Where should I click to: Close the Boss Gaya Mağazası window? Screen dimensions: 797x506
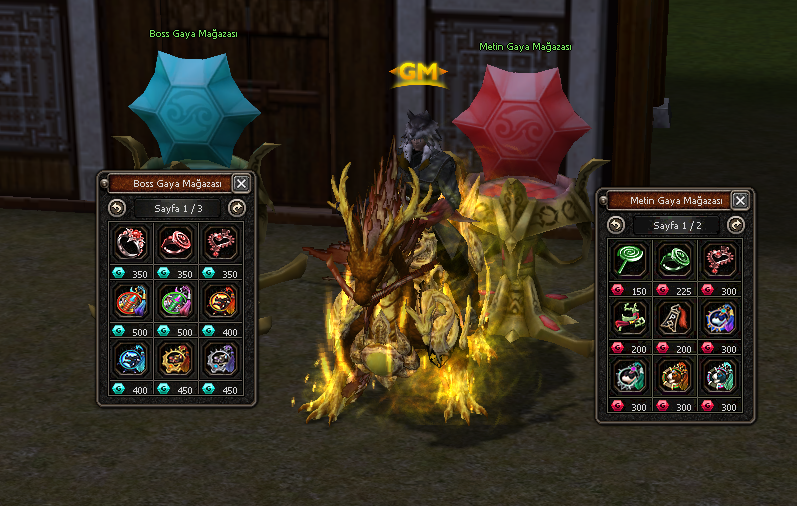[241, 183]
